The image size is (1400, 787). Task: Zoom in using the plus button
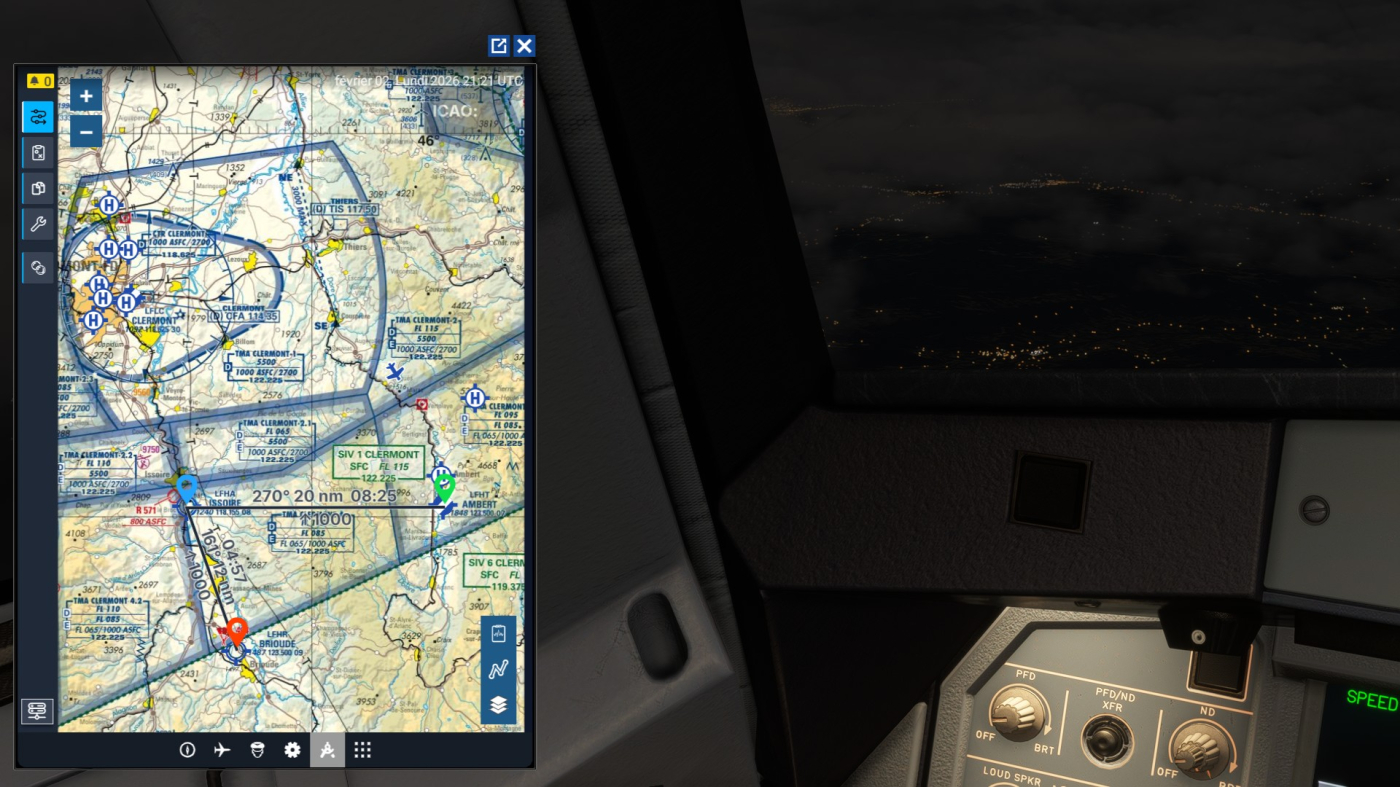(x=86, y=96)
